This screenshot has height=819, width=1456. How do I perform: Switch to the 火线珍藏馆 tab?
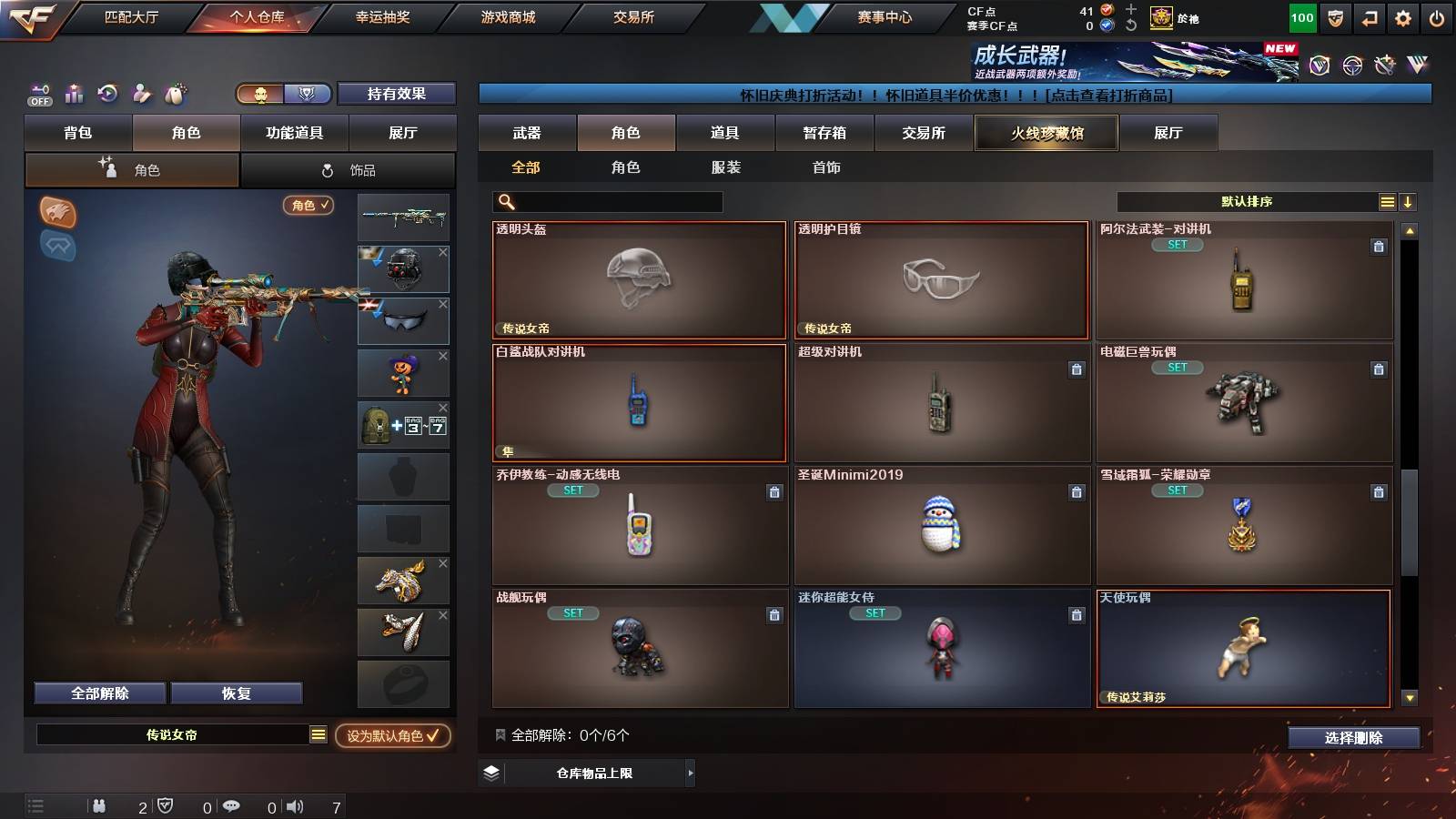(1046, 133)
